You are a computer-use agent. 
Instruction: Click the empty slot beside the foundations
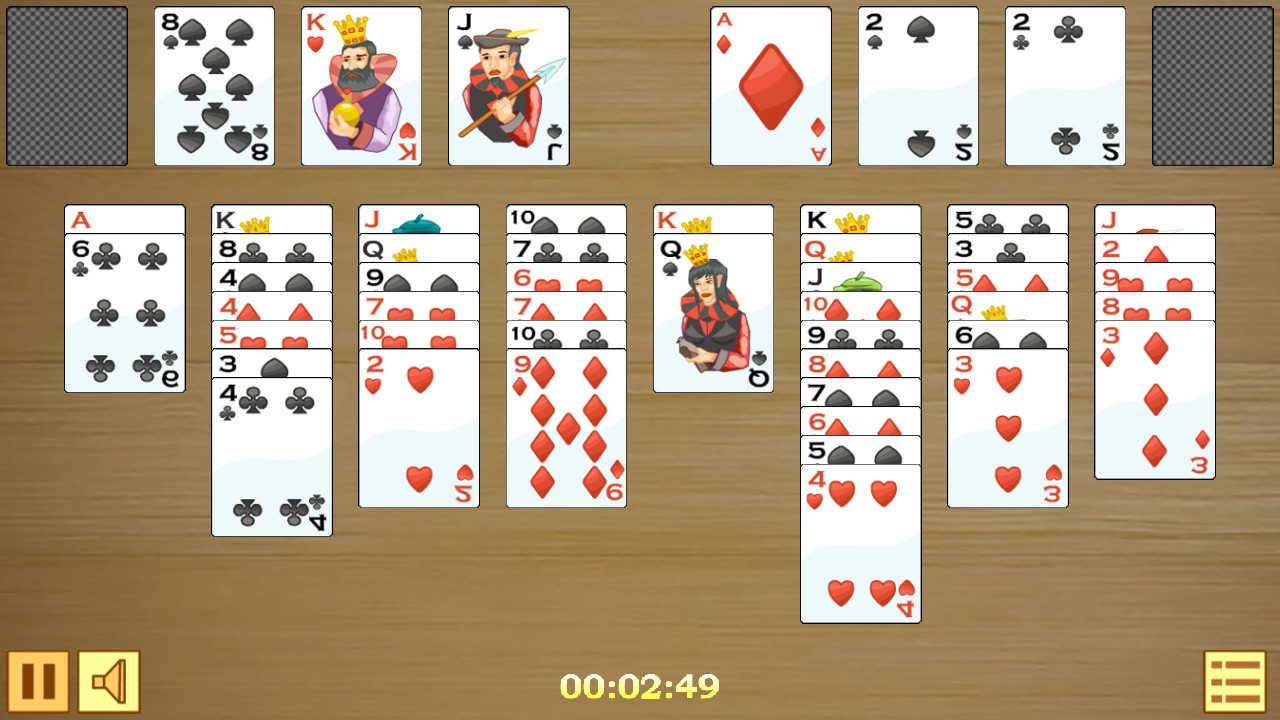pyautogui.click(x=1213, y=86)
